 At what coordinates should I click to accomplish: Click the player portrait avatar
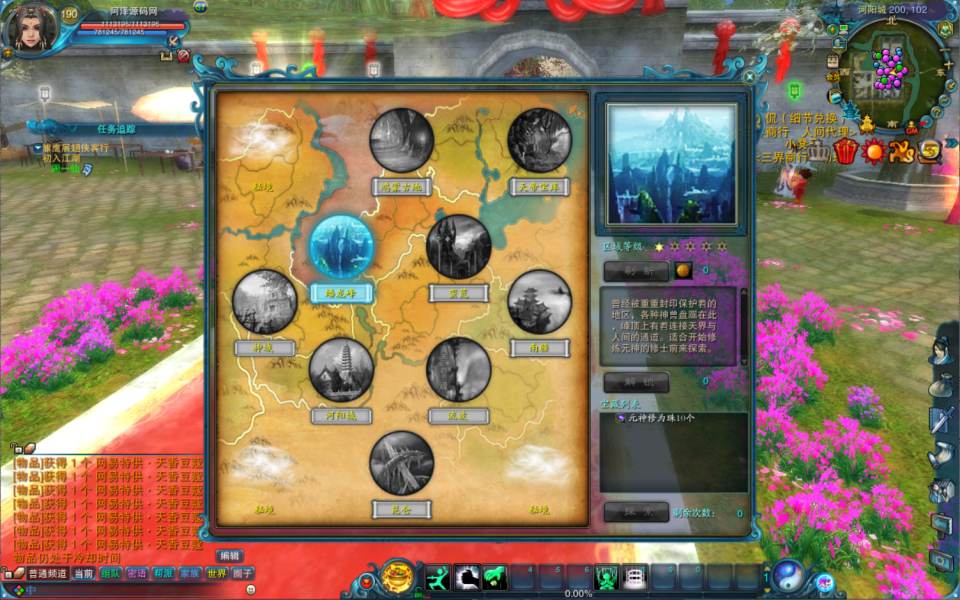(28, 30)
